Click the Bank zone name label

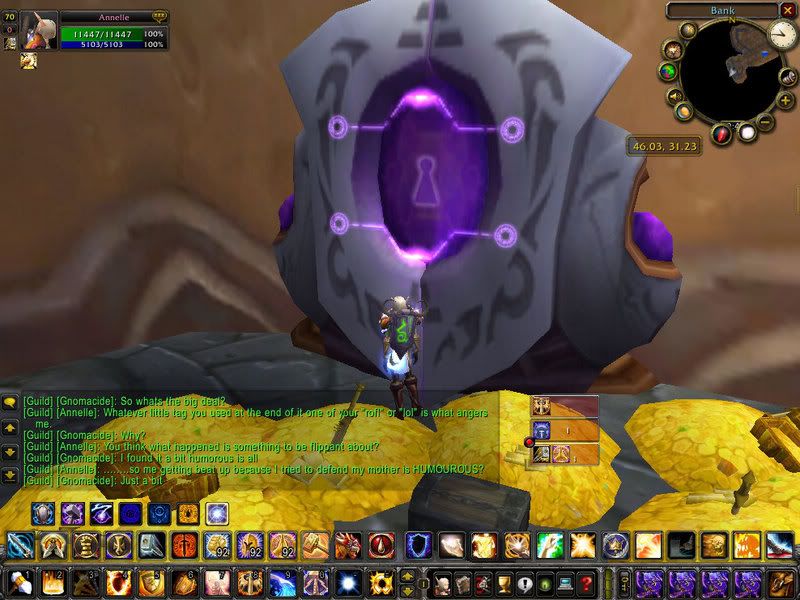point(723,10)
